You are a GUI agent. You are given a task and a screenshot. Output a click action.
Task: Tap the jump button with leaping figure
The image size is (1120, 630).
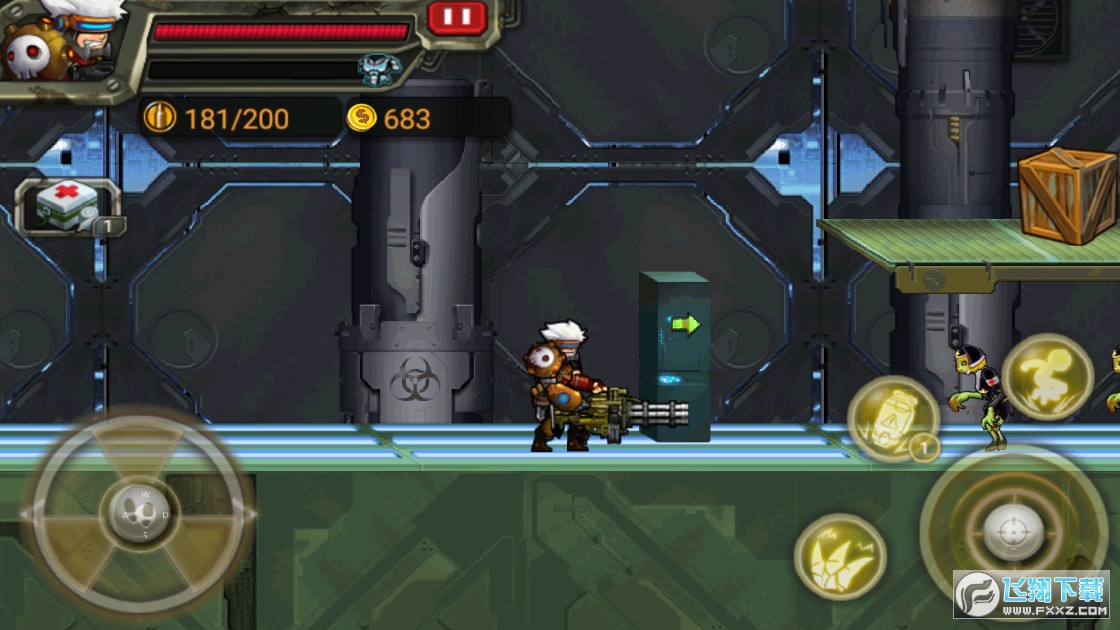pyautogui.click(x=1047, y=376)
